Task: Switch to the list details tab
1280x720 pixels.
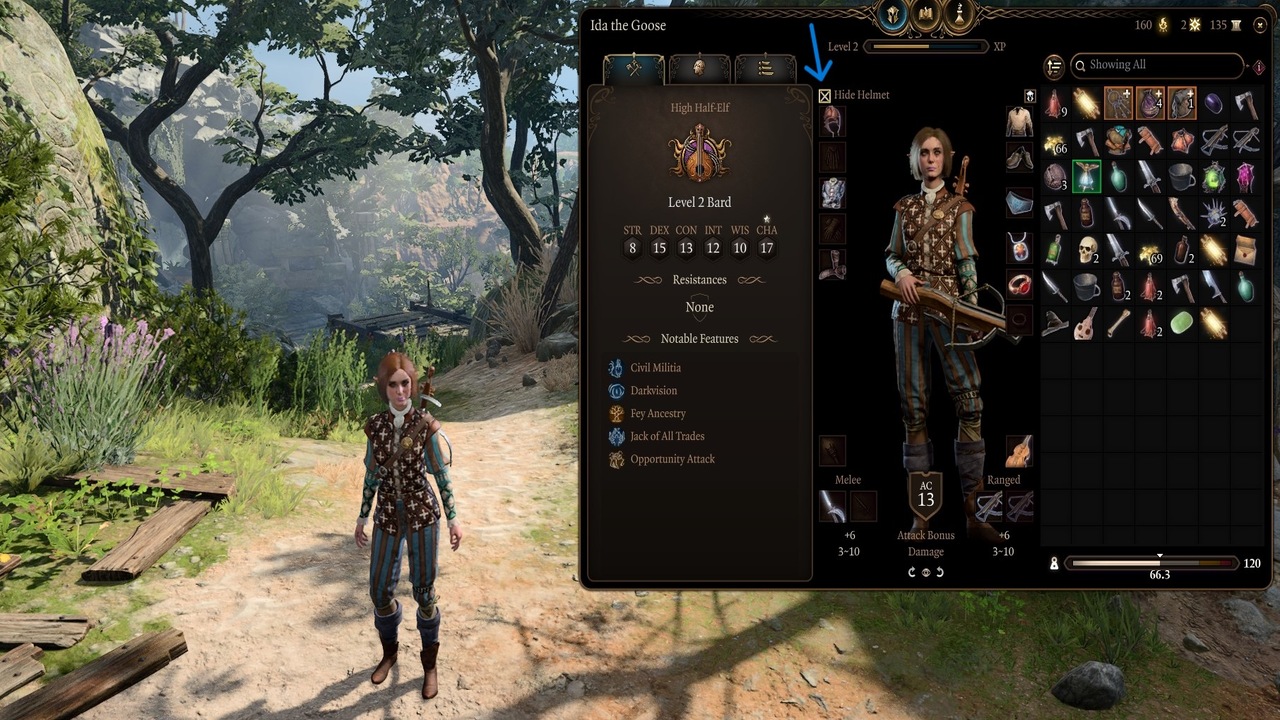Action: 765,68
